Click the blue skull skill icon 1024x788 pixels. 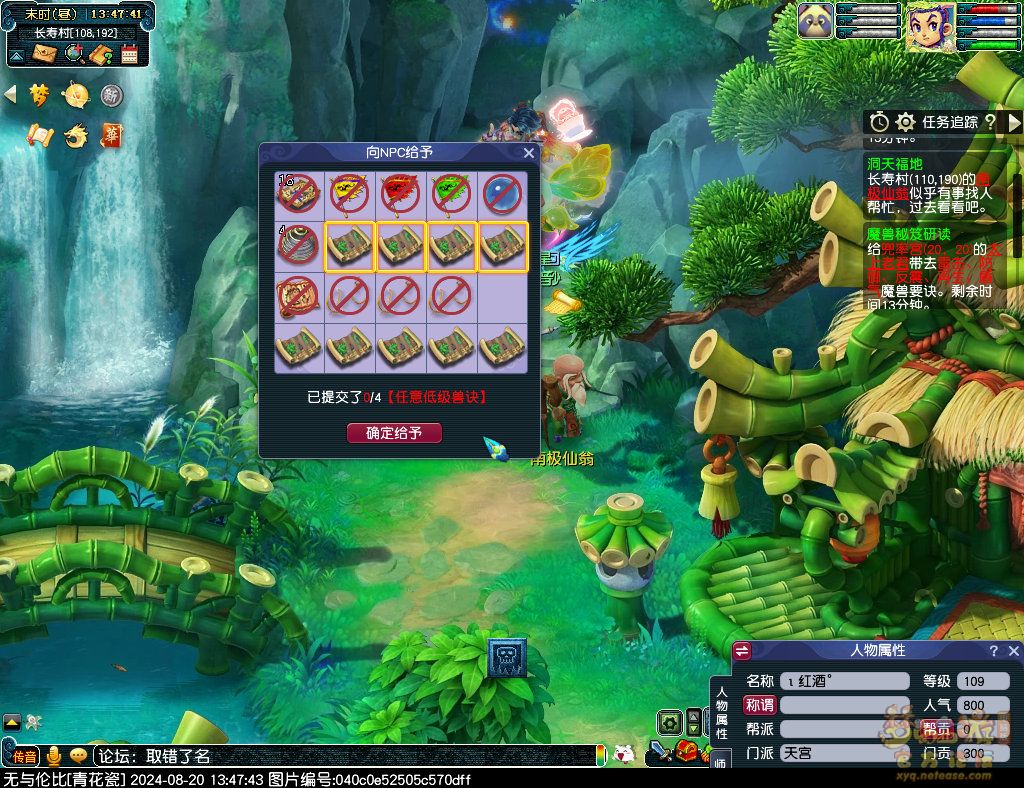[x=507, y=657]
